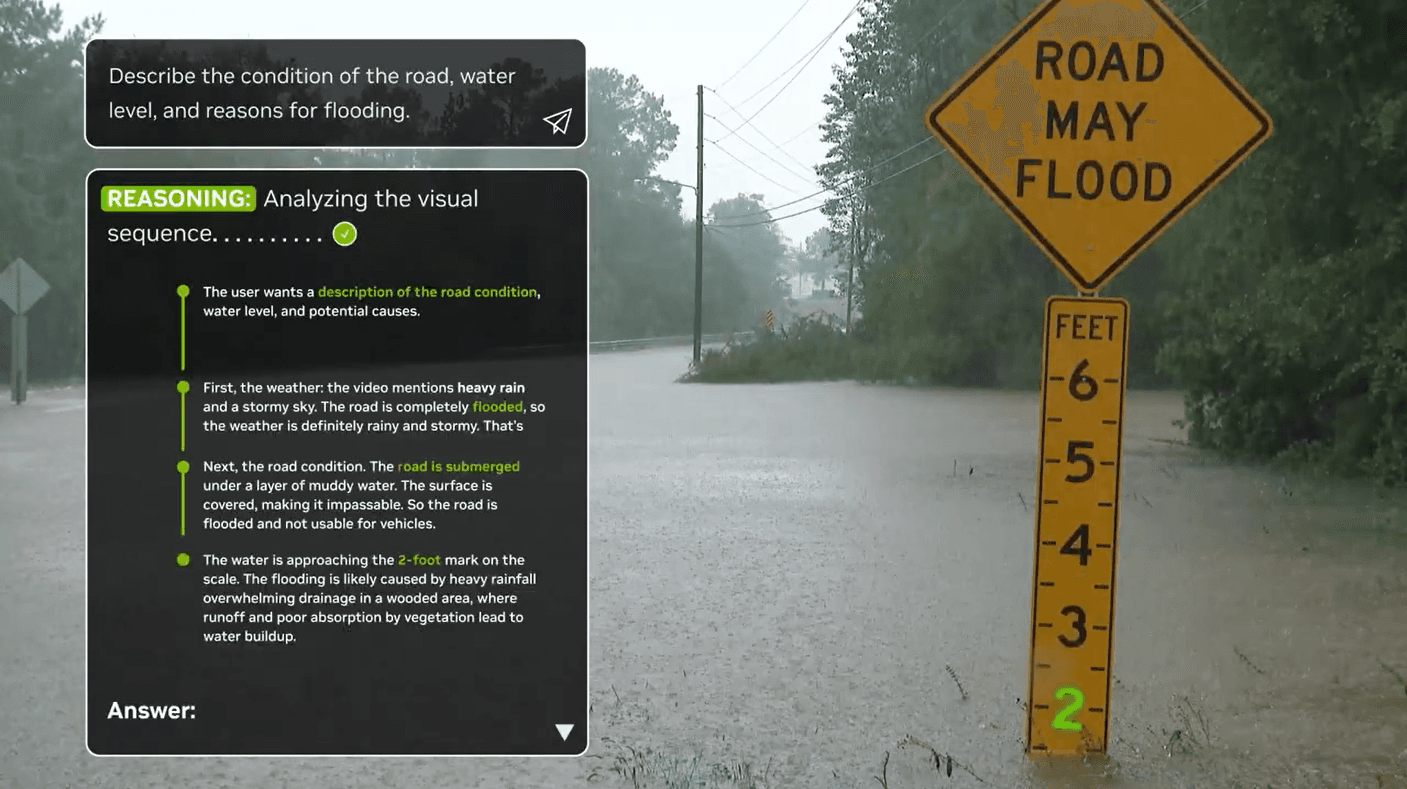Expand the Answer section with the down triangle

[565, 731]
